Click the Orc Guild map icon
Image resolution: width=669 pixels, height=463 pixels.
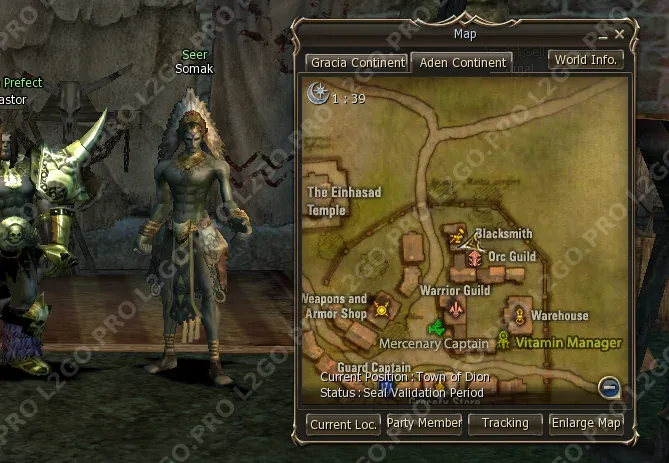click(x=474, y=258)
